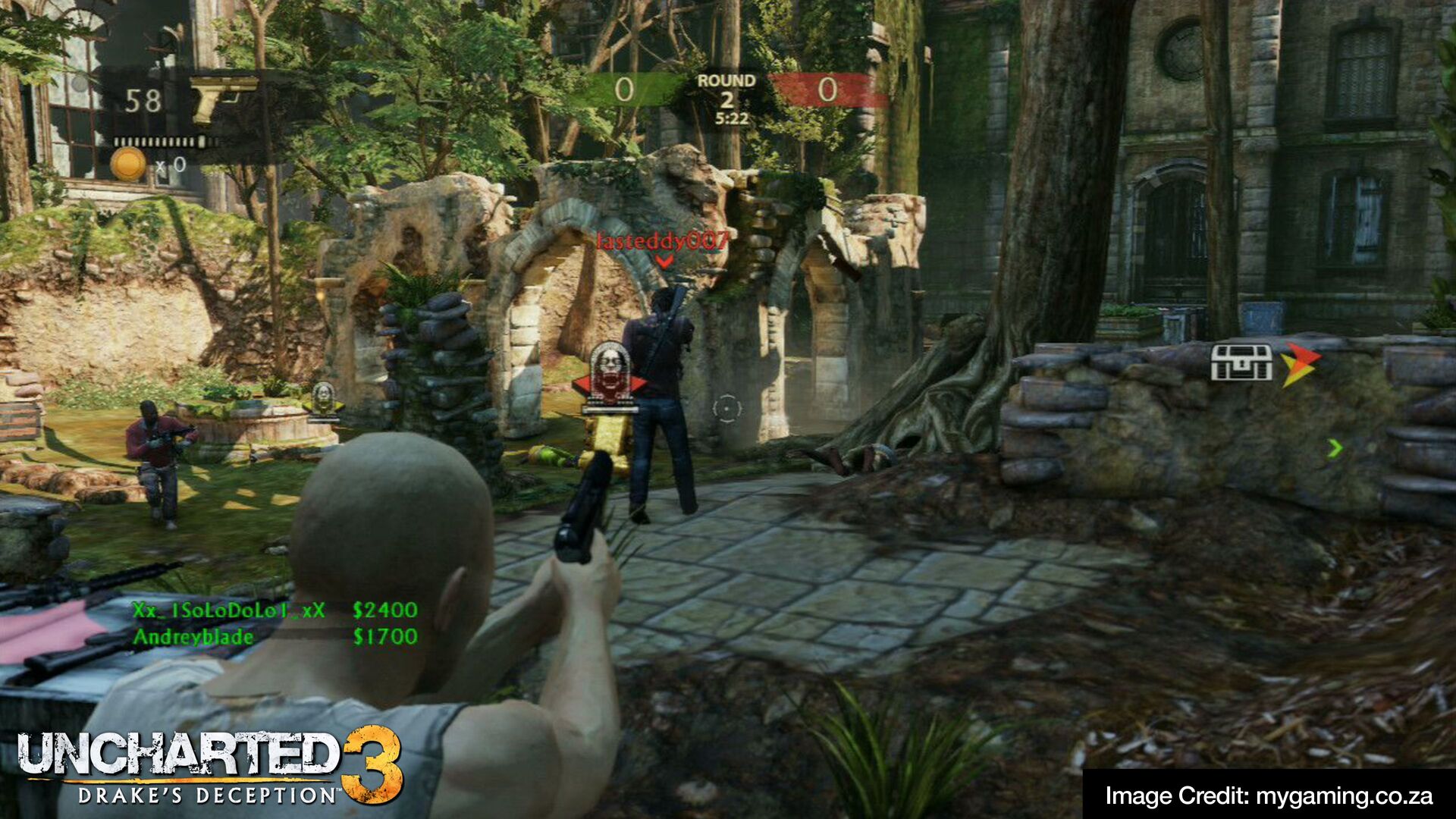Screen dimensions: 1456x819
Task: Click the lasteddy007 enemy name tag
Action: [x=663, y=241]
